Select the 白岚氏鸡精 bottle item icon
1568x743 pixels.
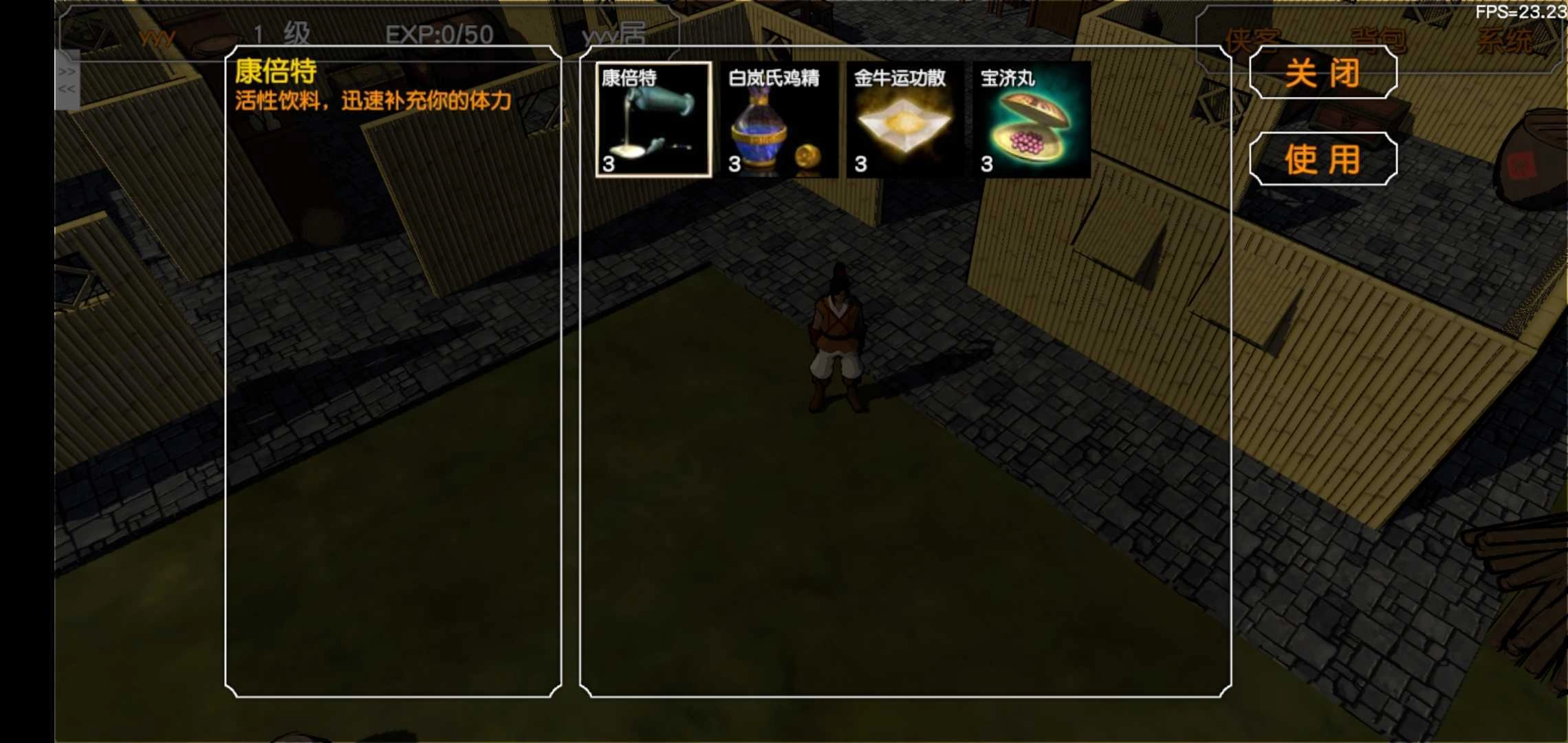[777, 120]
